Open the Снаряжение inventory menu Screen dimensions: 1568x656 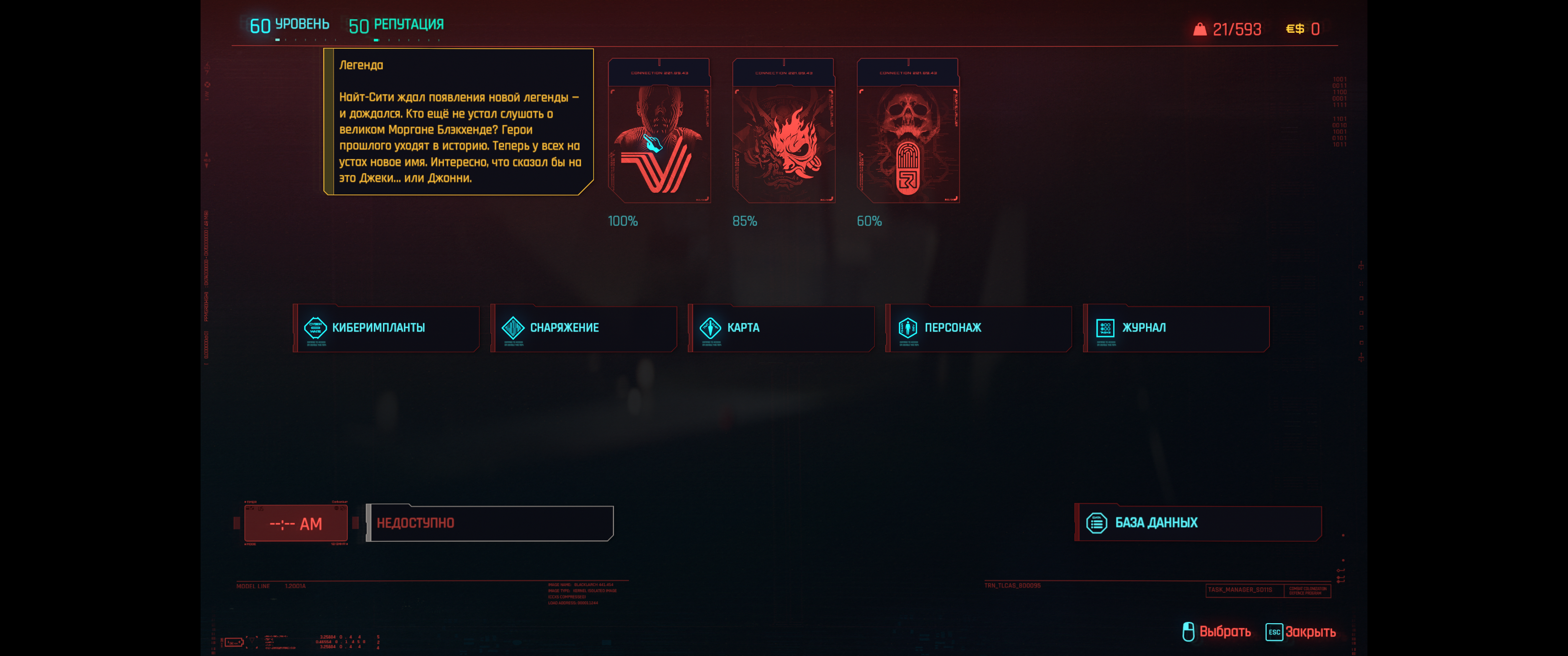[584, 328]
